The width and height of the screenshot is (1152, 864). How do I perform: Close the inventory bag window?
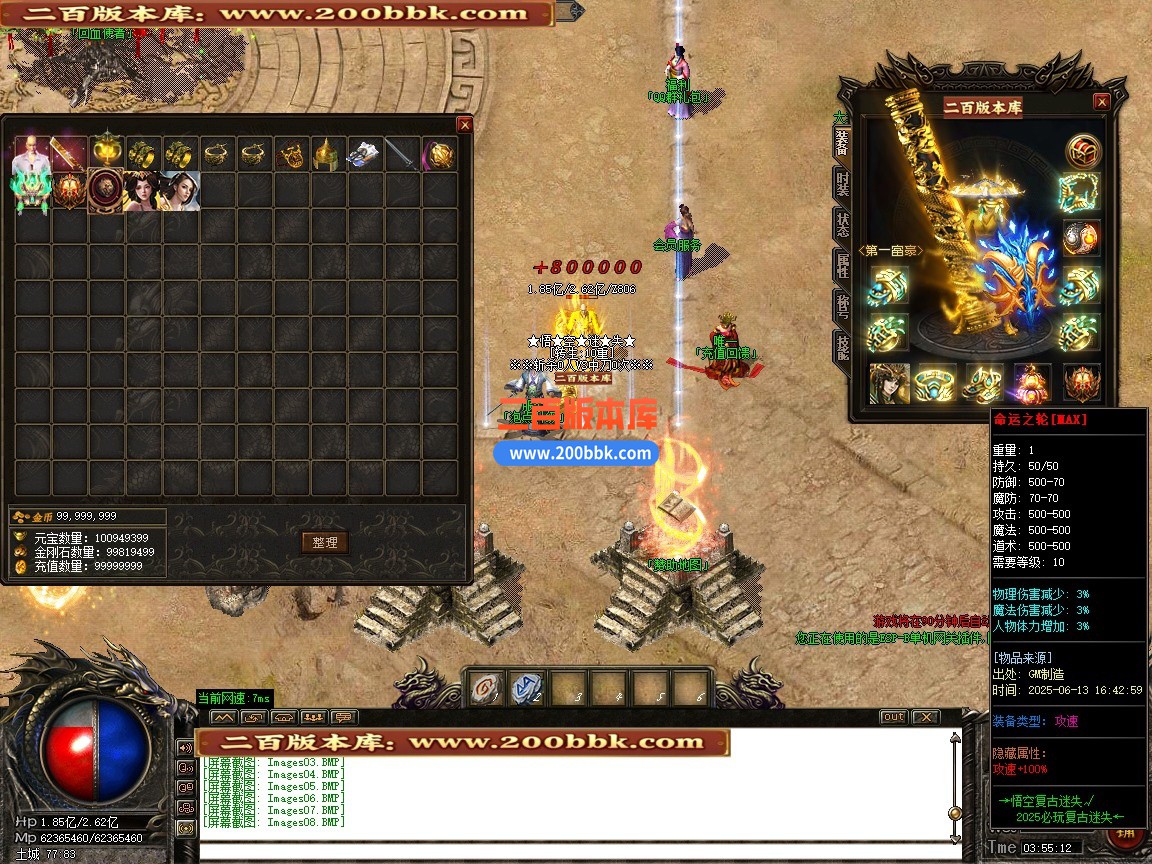coord(464,125)
